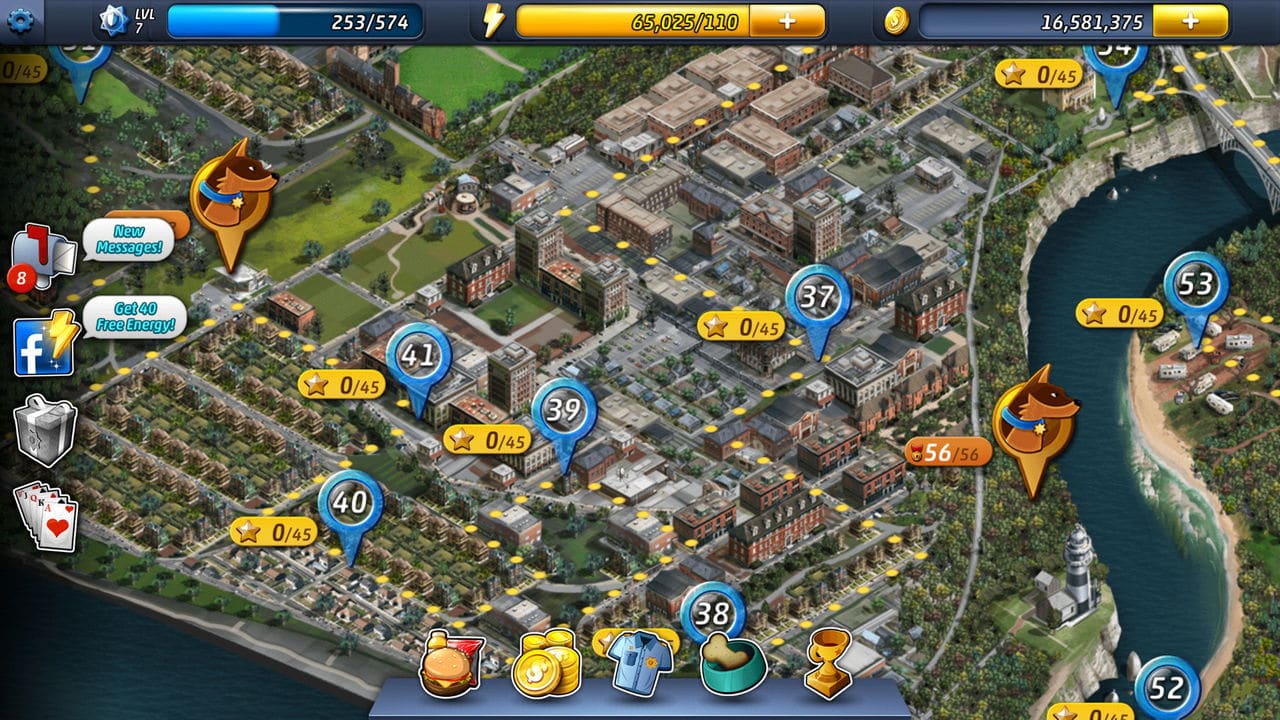Open the settings gear icon

[x=20, y=19]
